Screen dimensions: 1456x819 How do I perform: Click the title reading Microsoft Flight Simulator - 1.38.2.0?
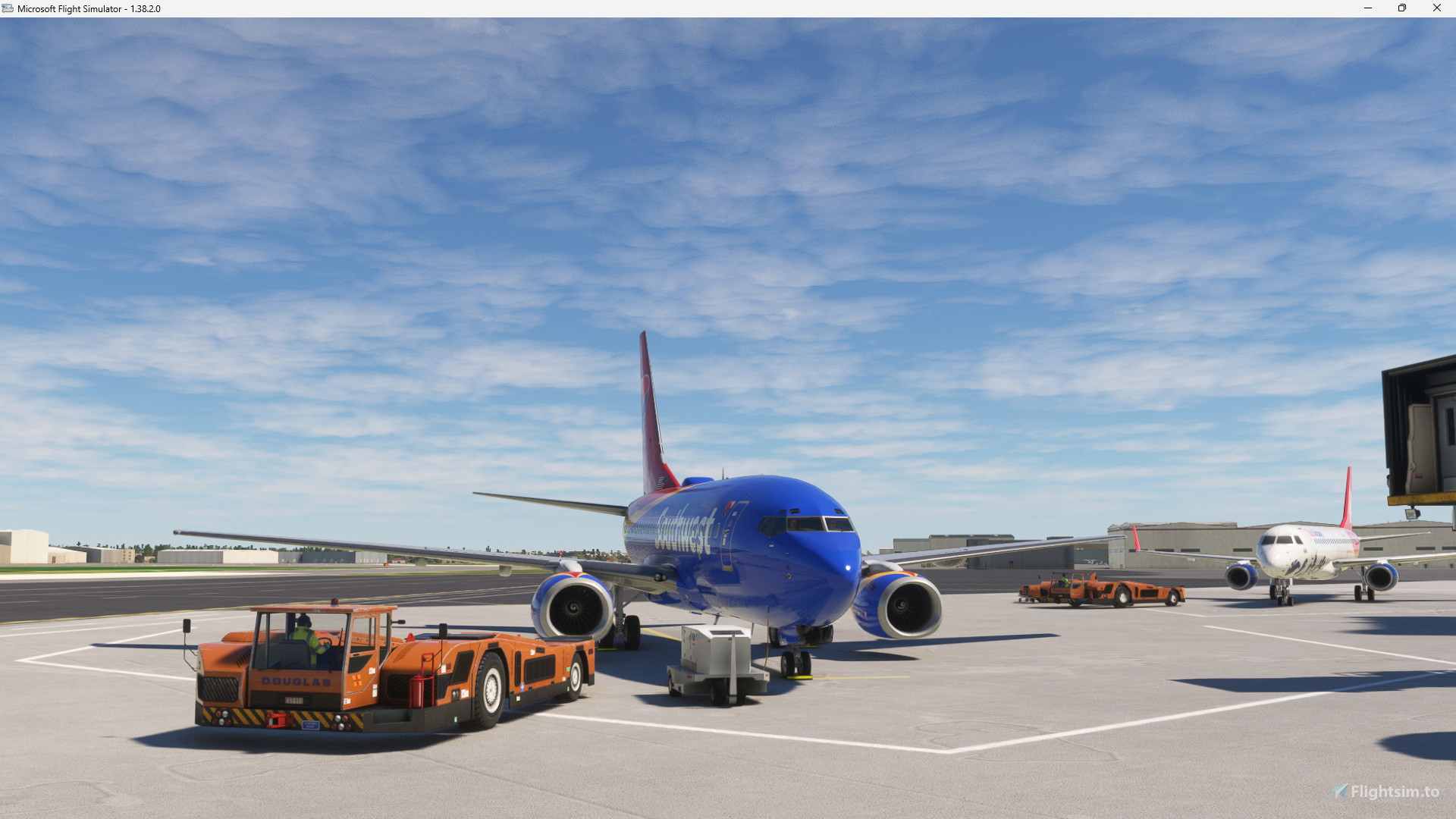click(87, 8)
